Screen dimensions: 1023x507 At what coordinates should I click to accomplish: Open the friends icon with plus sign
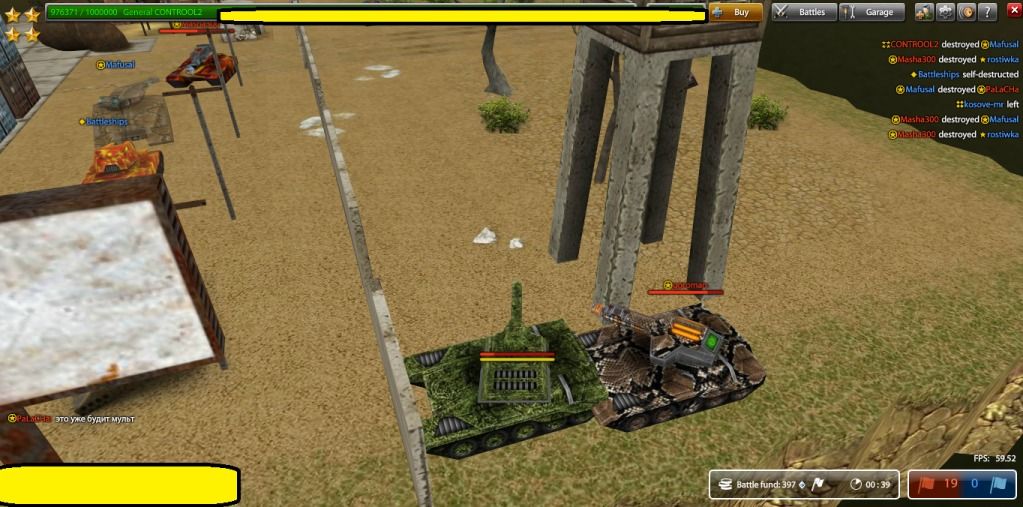pos(923,12)
